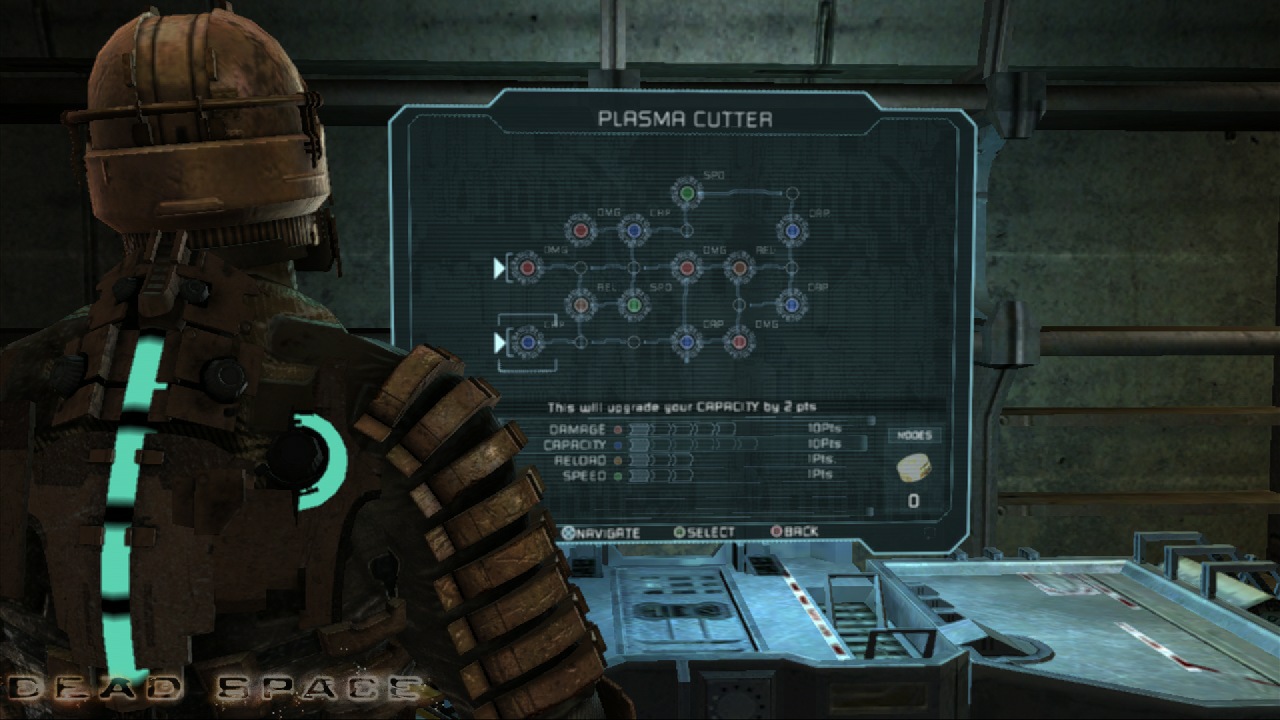The image size is (1280, 720).
Task: Click the NAVIGATE prompt at the bottom
Action: (601, 532)
